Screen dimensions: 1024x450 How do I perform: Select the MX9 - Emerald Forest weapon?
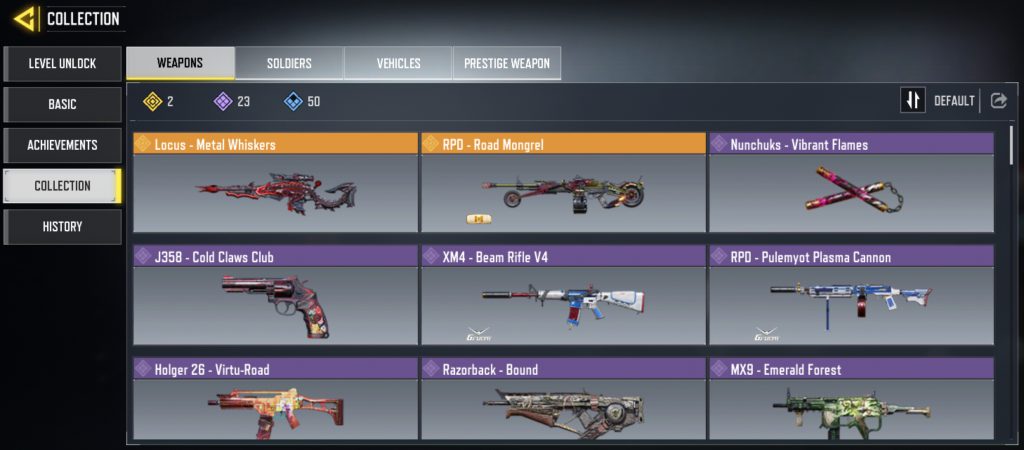[x=851, y=400]
